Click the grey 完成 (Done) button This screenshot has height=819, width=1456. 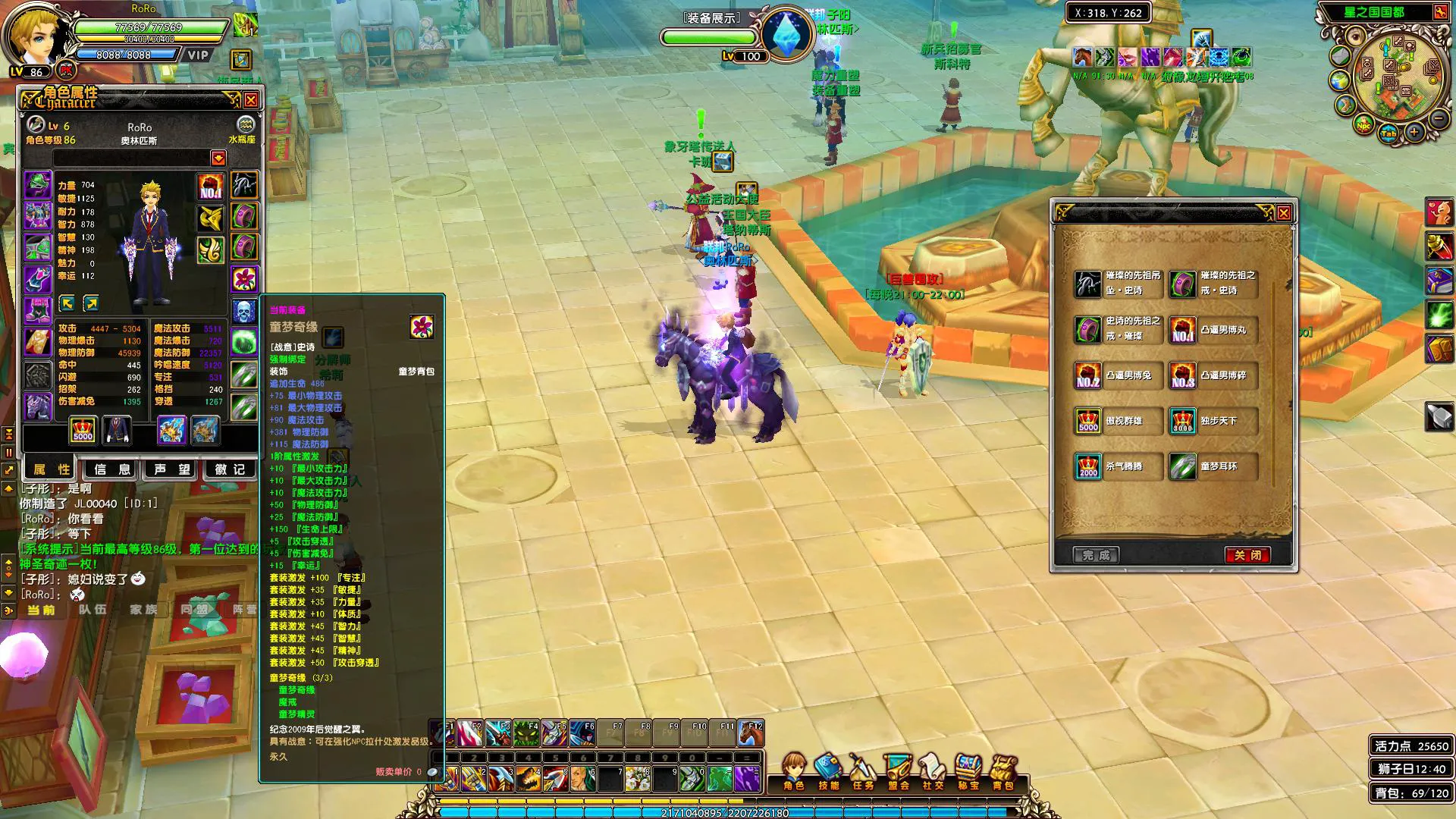(1096, 555)
